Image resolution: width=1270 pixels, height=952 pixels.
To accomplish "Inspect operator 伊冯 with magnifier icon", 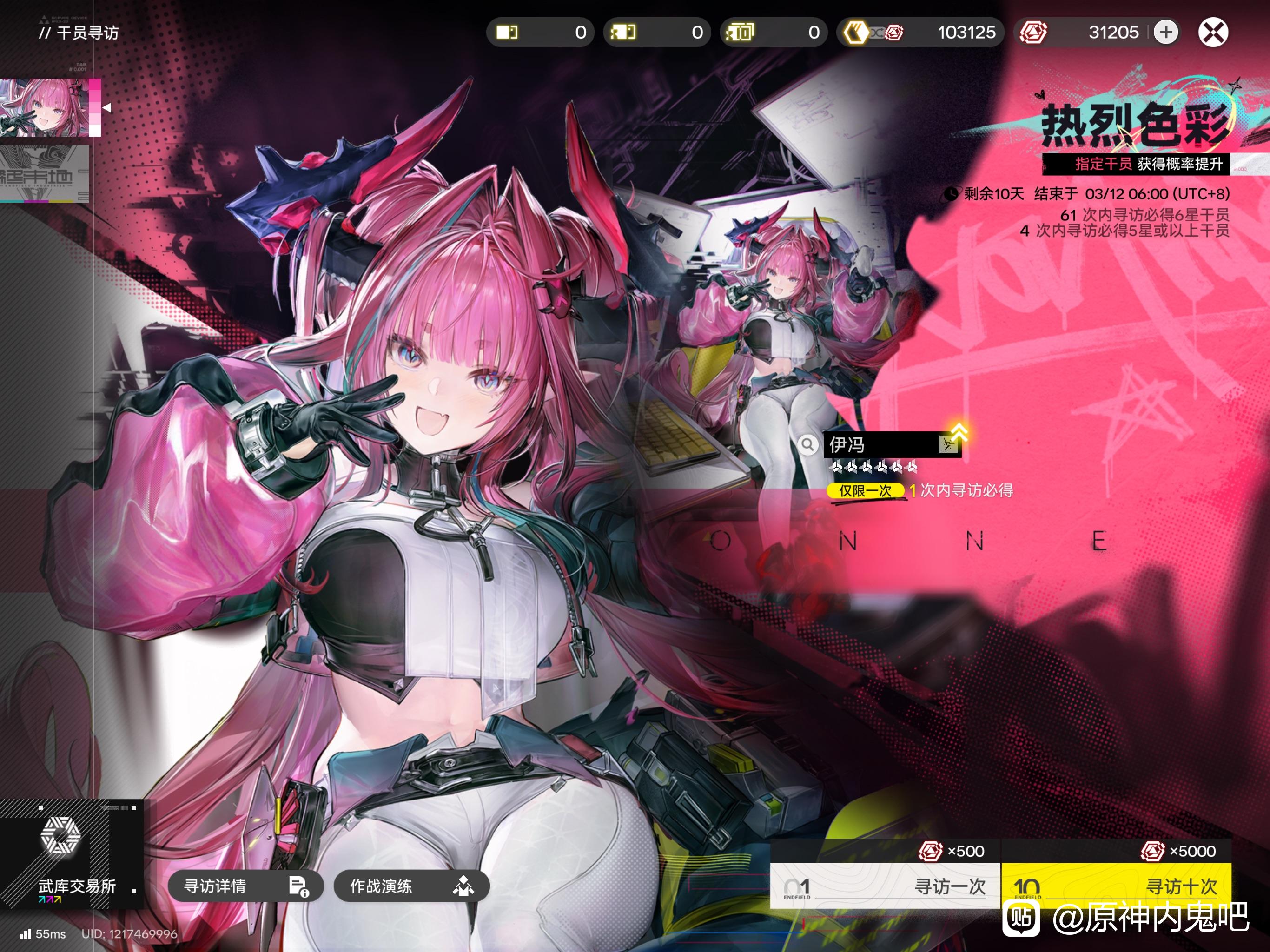I will [807, 444].
